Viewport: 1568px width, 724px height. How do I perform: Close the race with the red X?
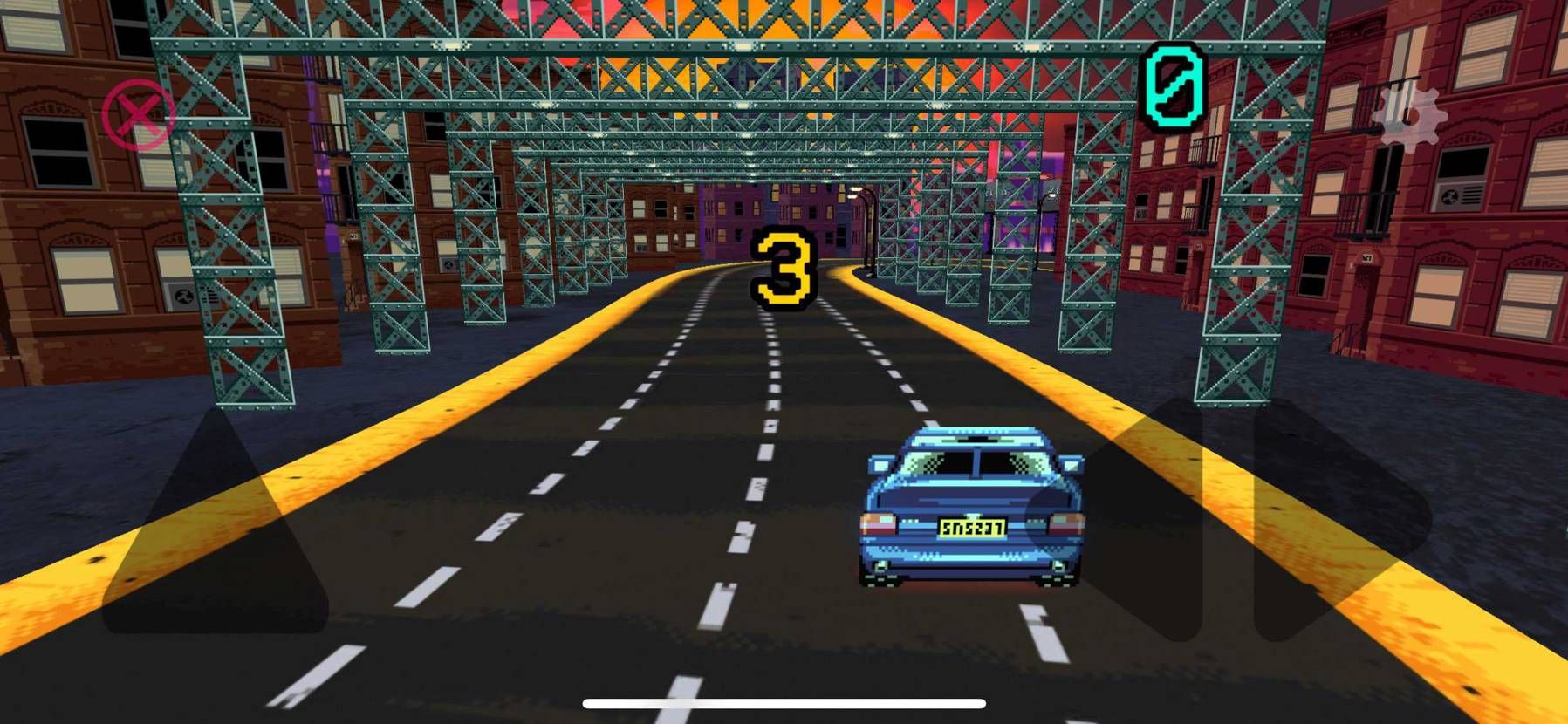pos(138,114)
